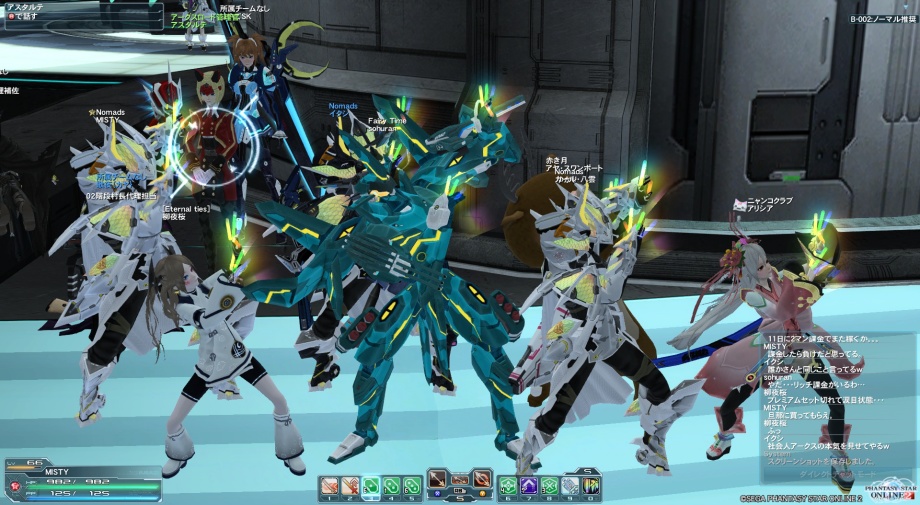Click the right weapon icon in the weapon palette
This screenshot has width=920, height=505.
(482, 478)
